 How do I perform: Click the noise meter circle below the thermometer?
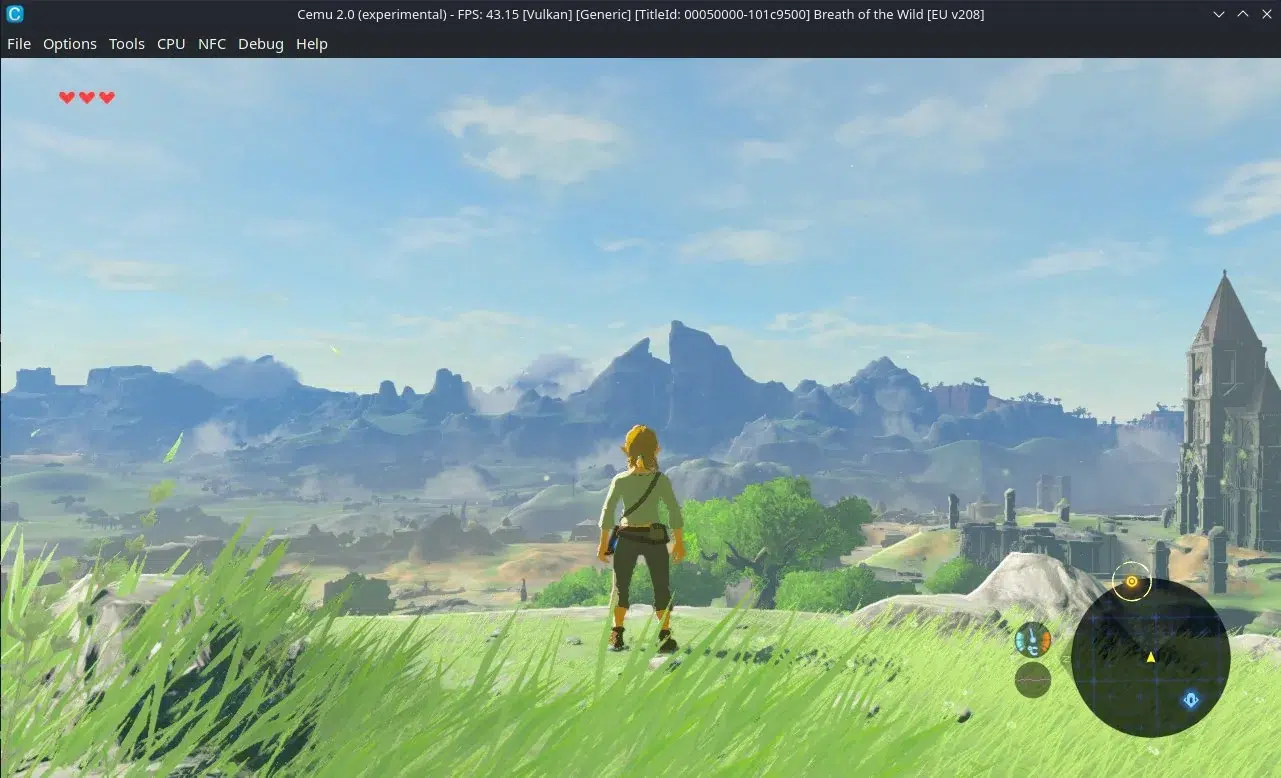pos(1032,680)
